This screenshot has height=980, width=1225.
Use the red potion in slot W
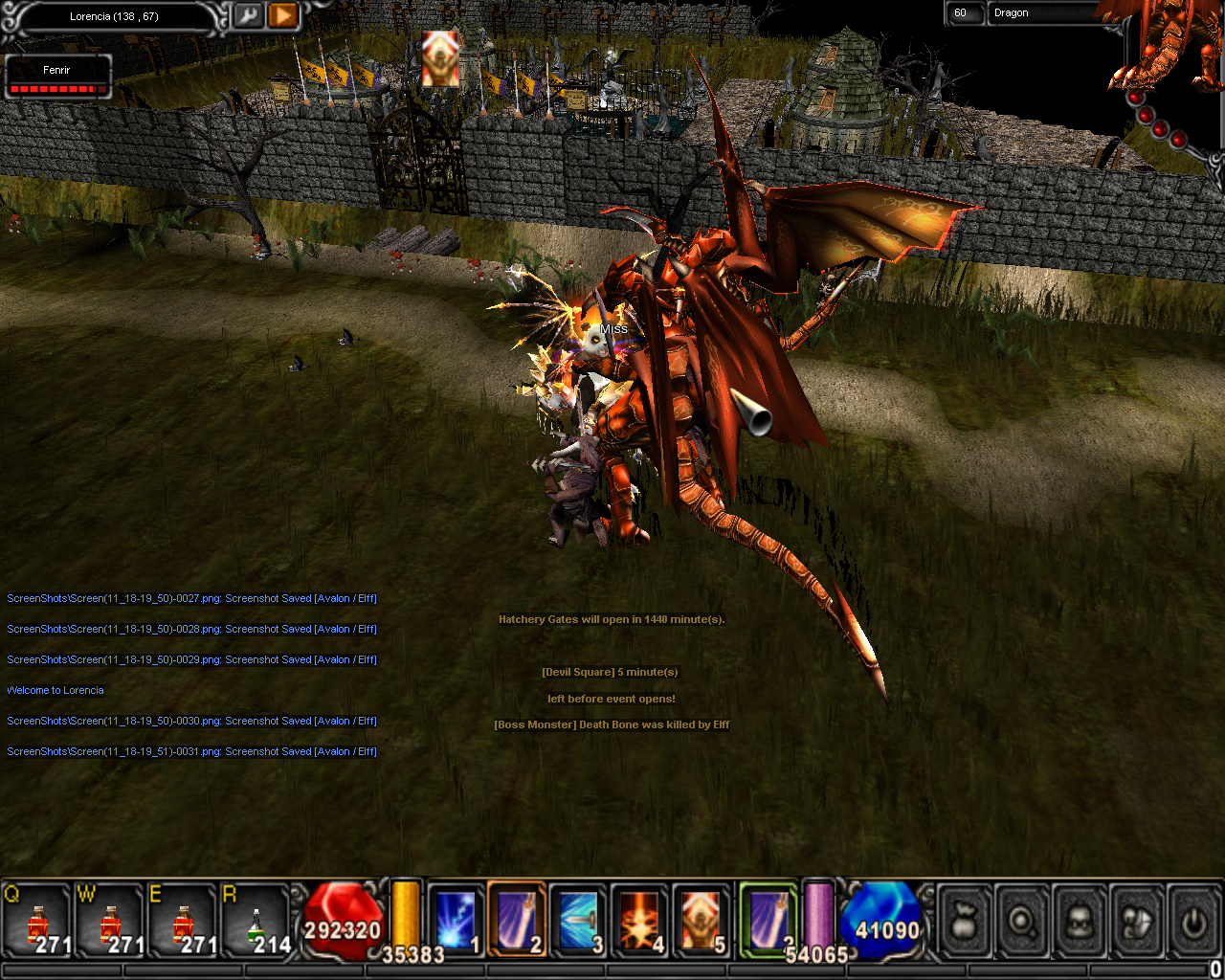(x=110, y=922)
